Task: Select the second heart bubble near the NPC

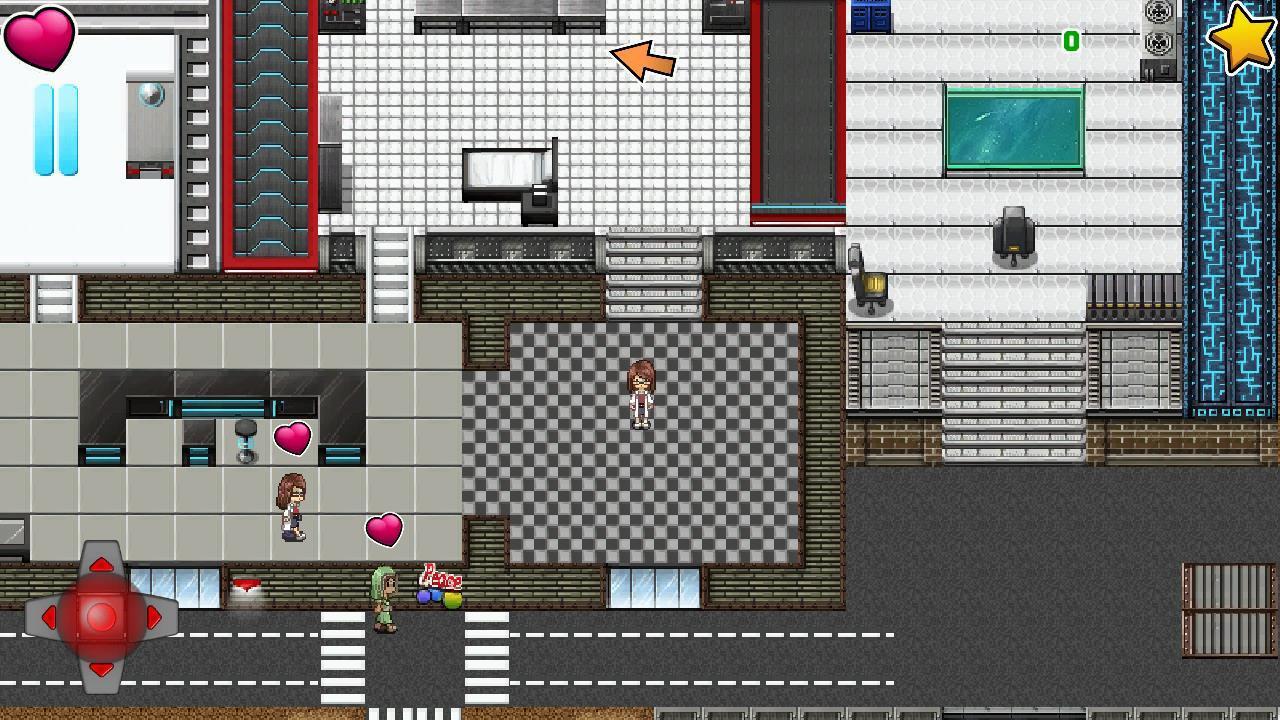Action: 384,530
